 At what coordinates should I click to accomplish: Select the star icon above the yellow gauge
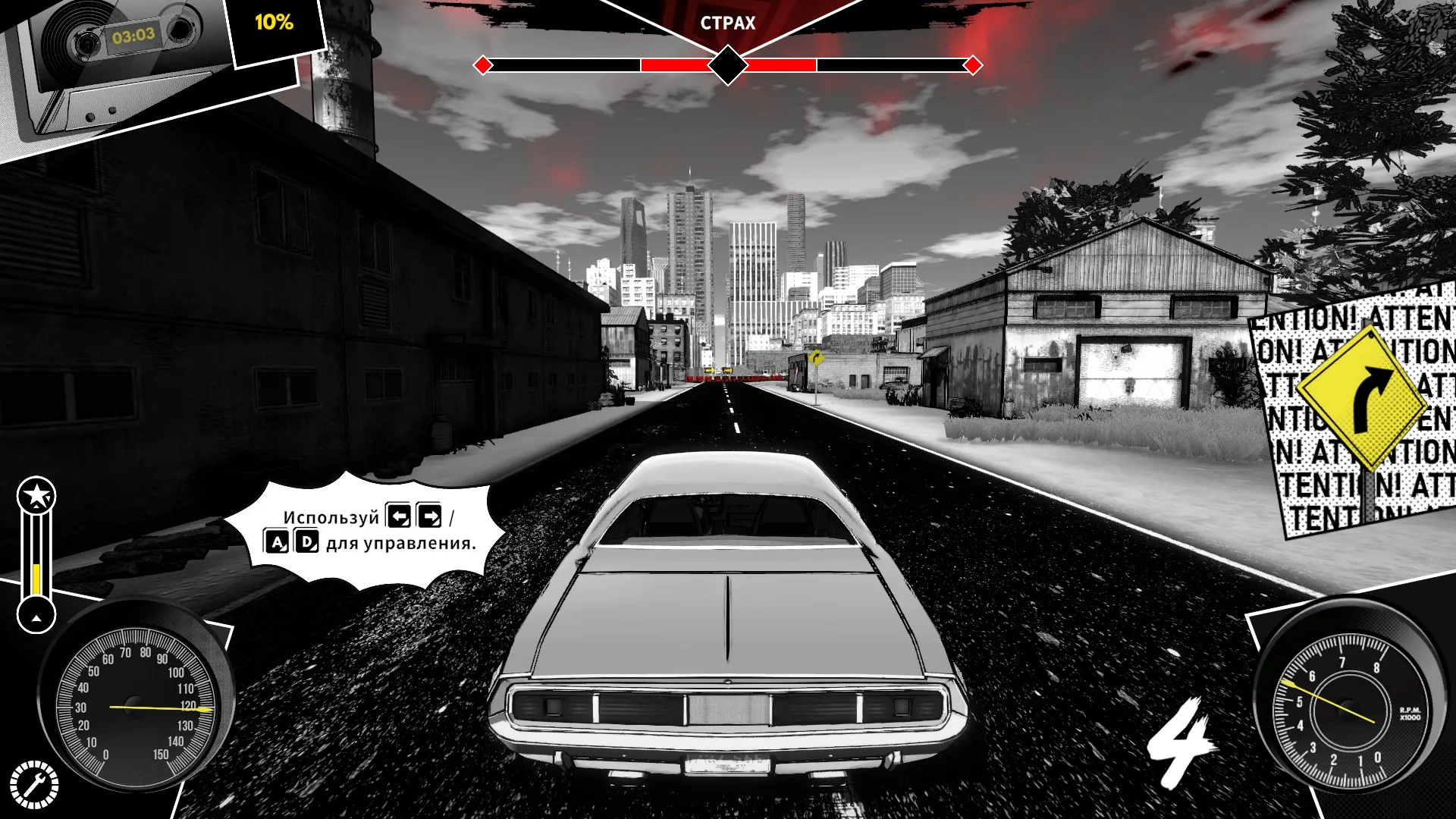tap(36, 496)
